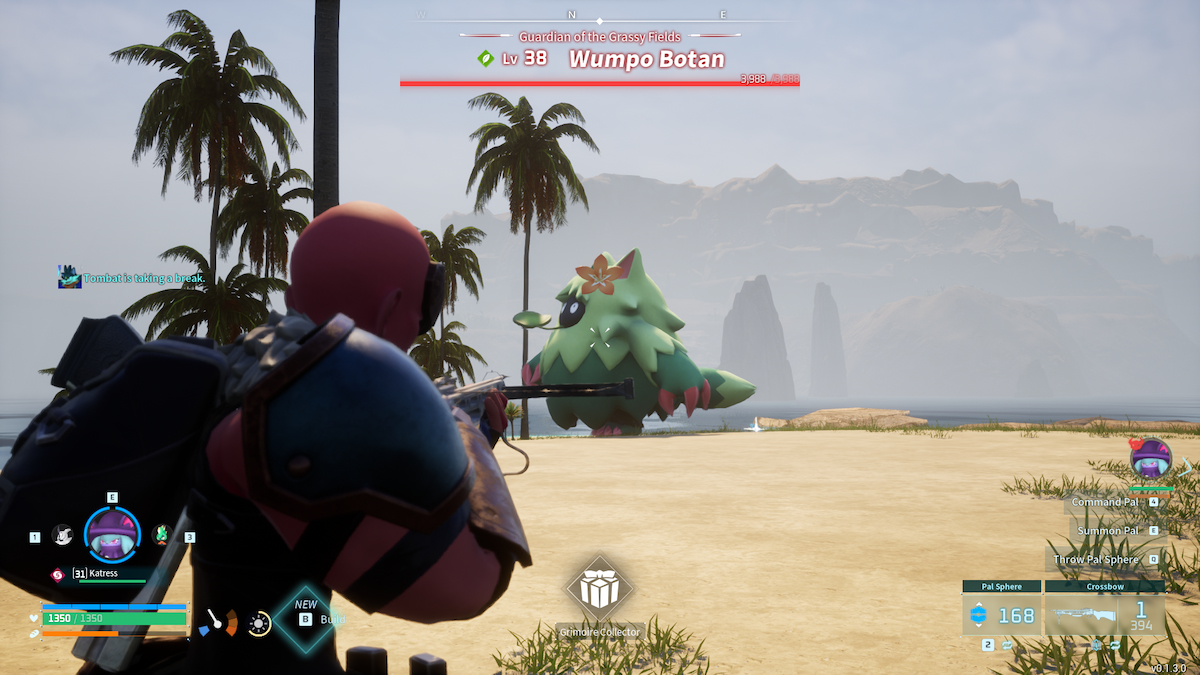Click the summoned Katress portrait above commands
Viewport: 1200px width, 675px height.
(x=1150, y=458)
